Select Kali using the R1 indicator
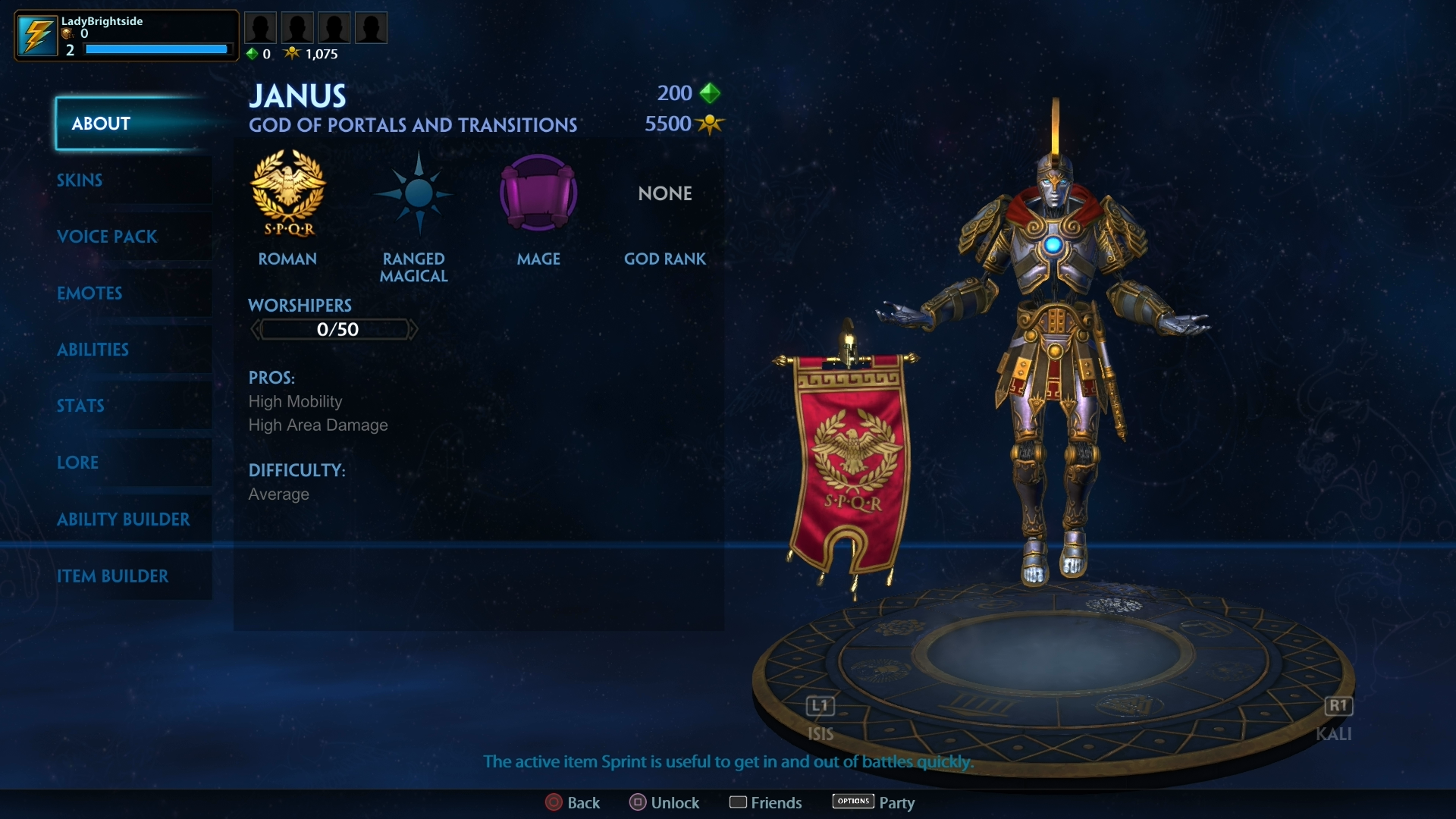 [1338, 706]
